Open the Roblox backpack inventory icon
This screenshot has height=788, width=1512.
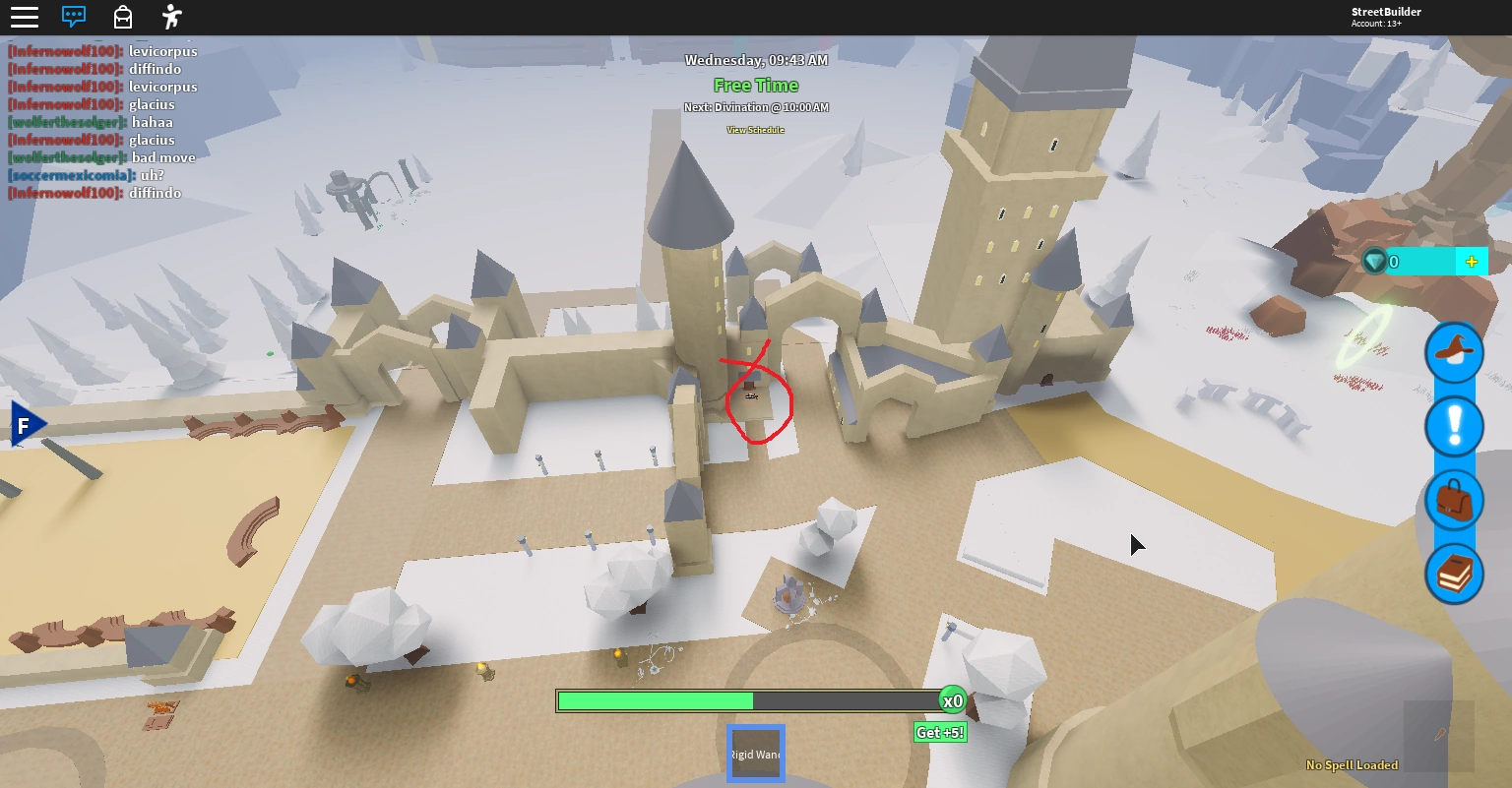point(122,17)
